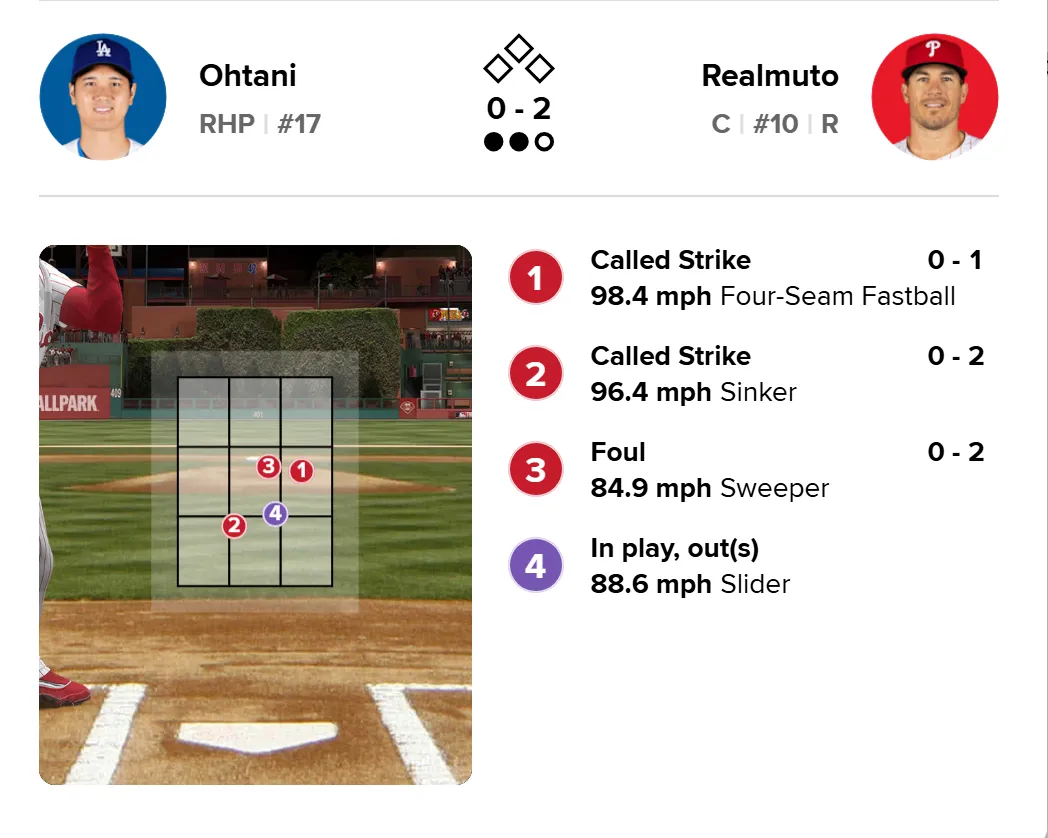Screen dimensions: 1048x838
Task: Click pitch 1 marker inside the strike zone
Action: [x=301, y=470]
